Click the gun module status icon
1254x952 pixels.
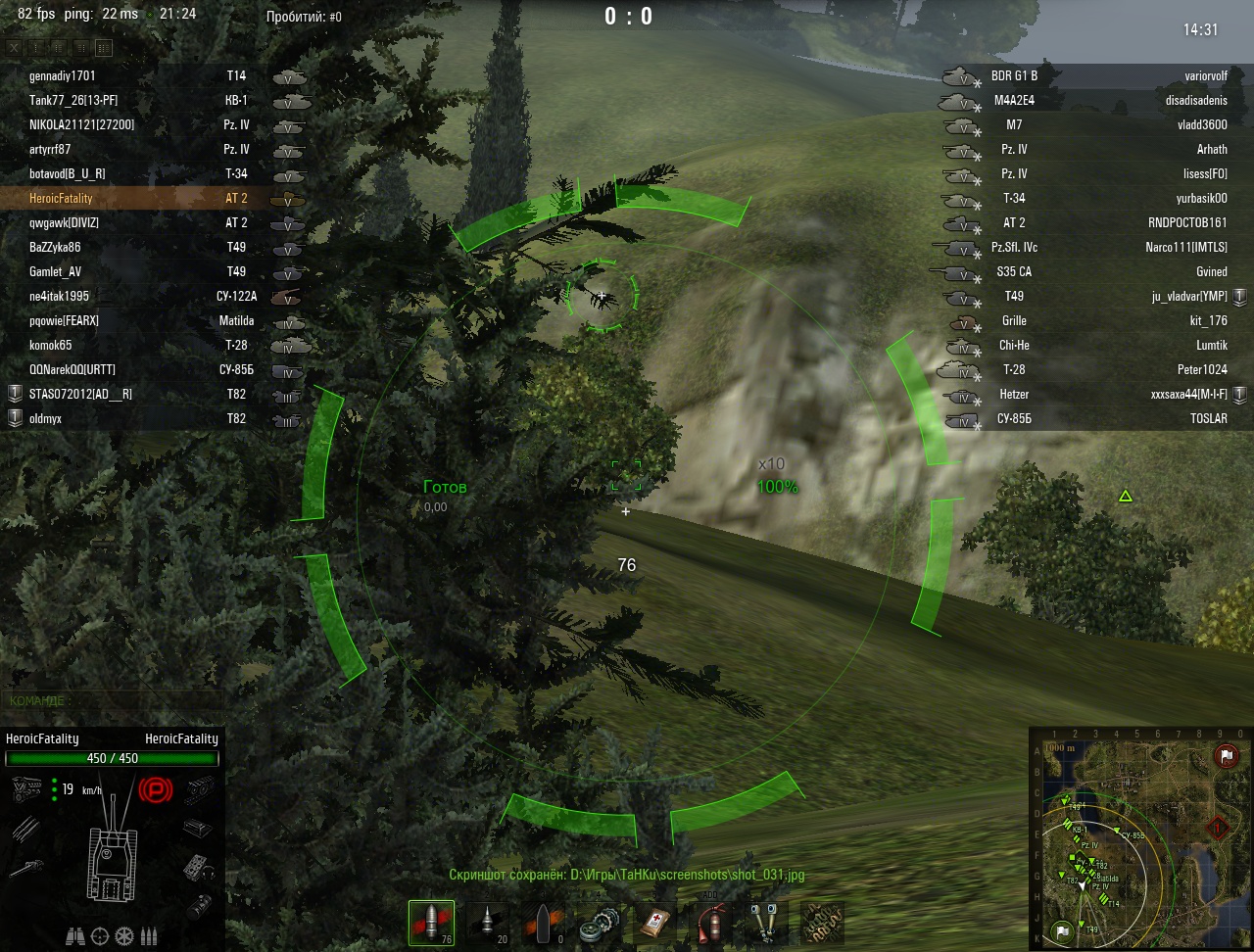(25, 868)
